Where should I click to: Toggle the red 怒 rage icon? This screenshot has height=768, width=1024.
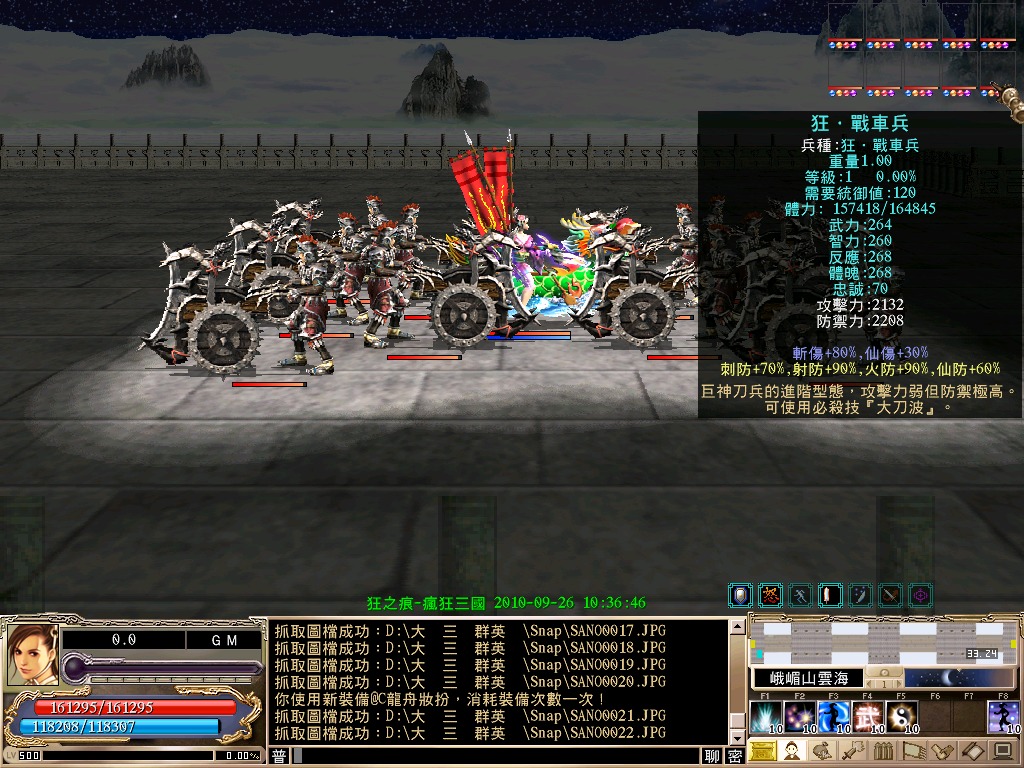(770, 596)
